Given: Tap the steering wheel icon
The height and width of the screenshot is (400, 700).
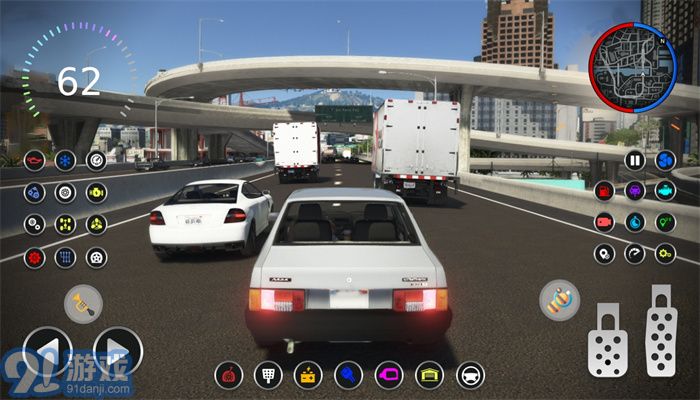Looking at the screenshot, I should (x=470, y=376).
